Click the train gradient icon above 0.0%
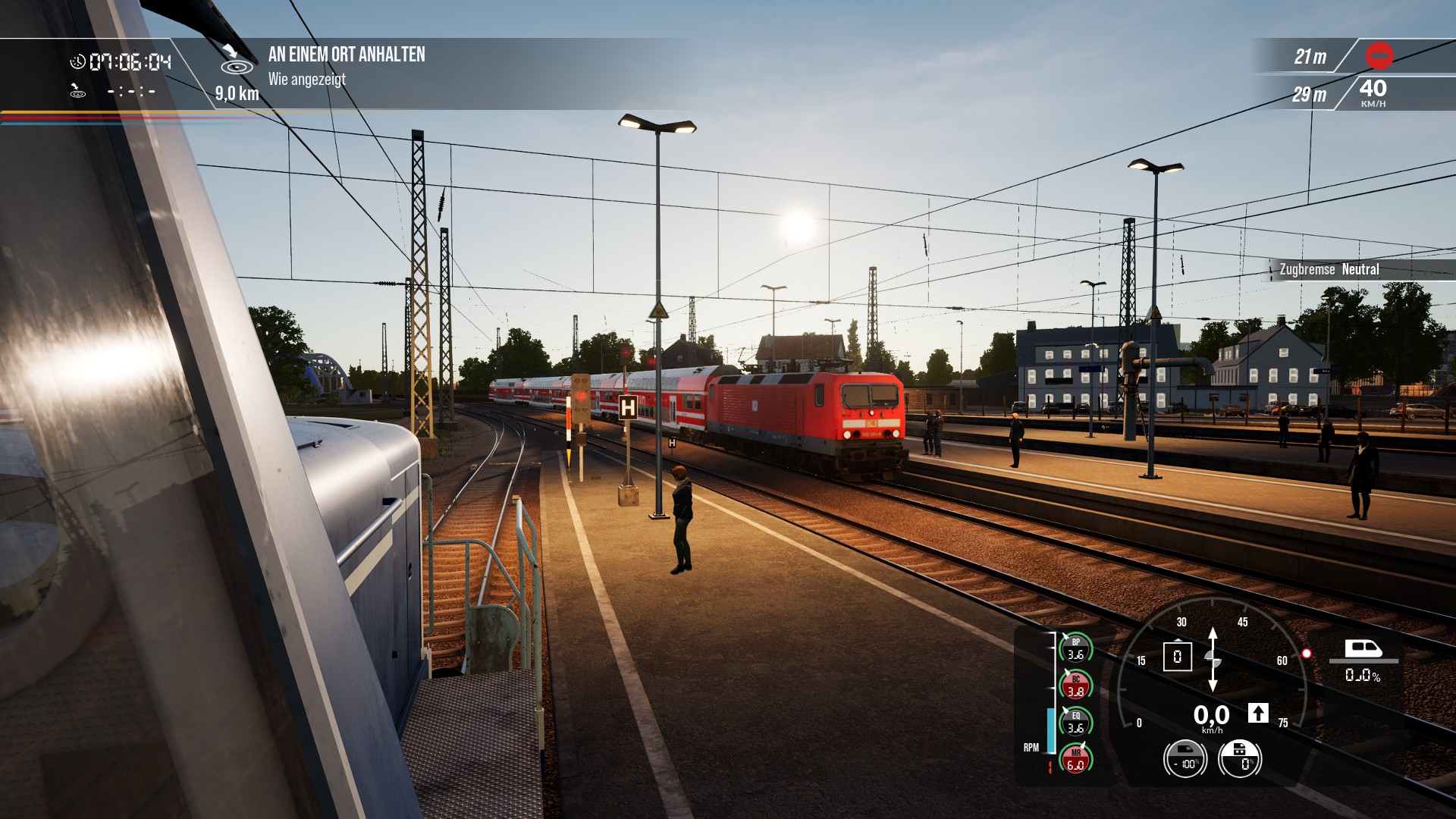1456x819 pixels. pyautogui.click(x=1363, y=649)
